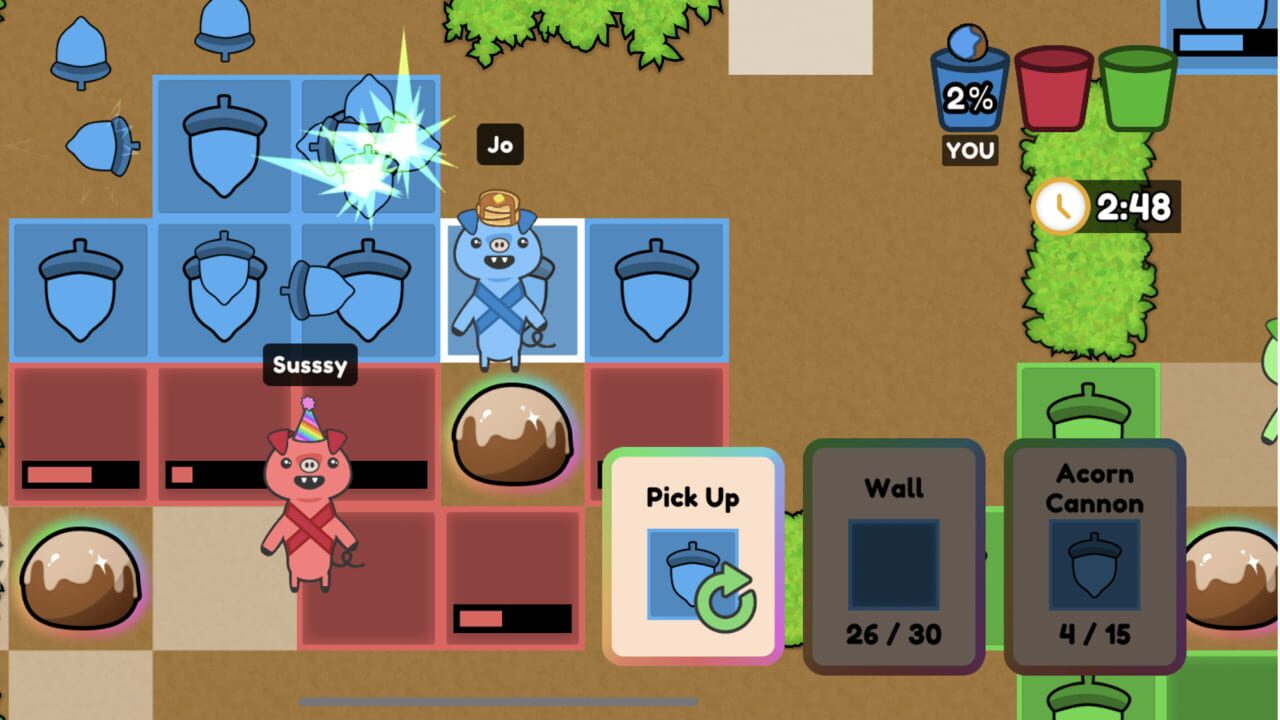Click the Jo name tag
This screenshot has height=720, width=1280.
[x=500, y=145]
